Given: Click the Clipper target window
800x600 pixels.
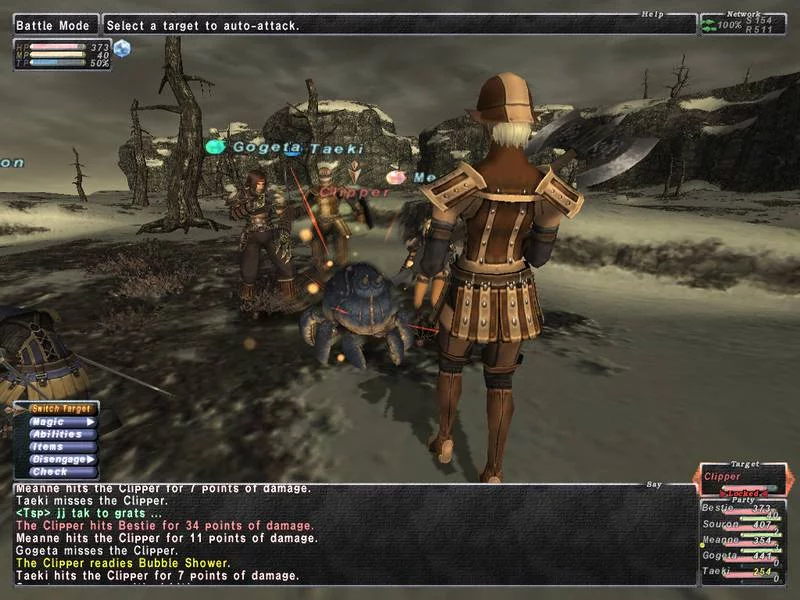Looking at the screenshot, I should (742, 482).
